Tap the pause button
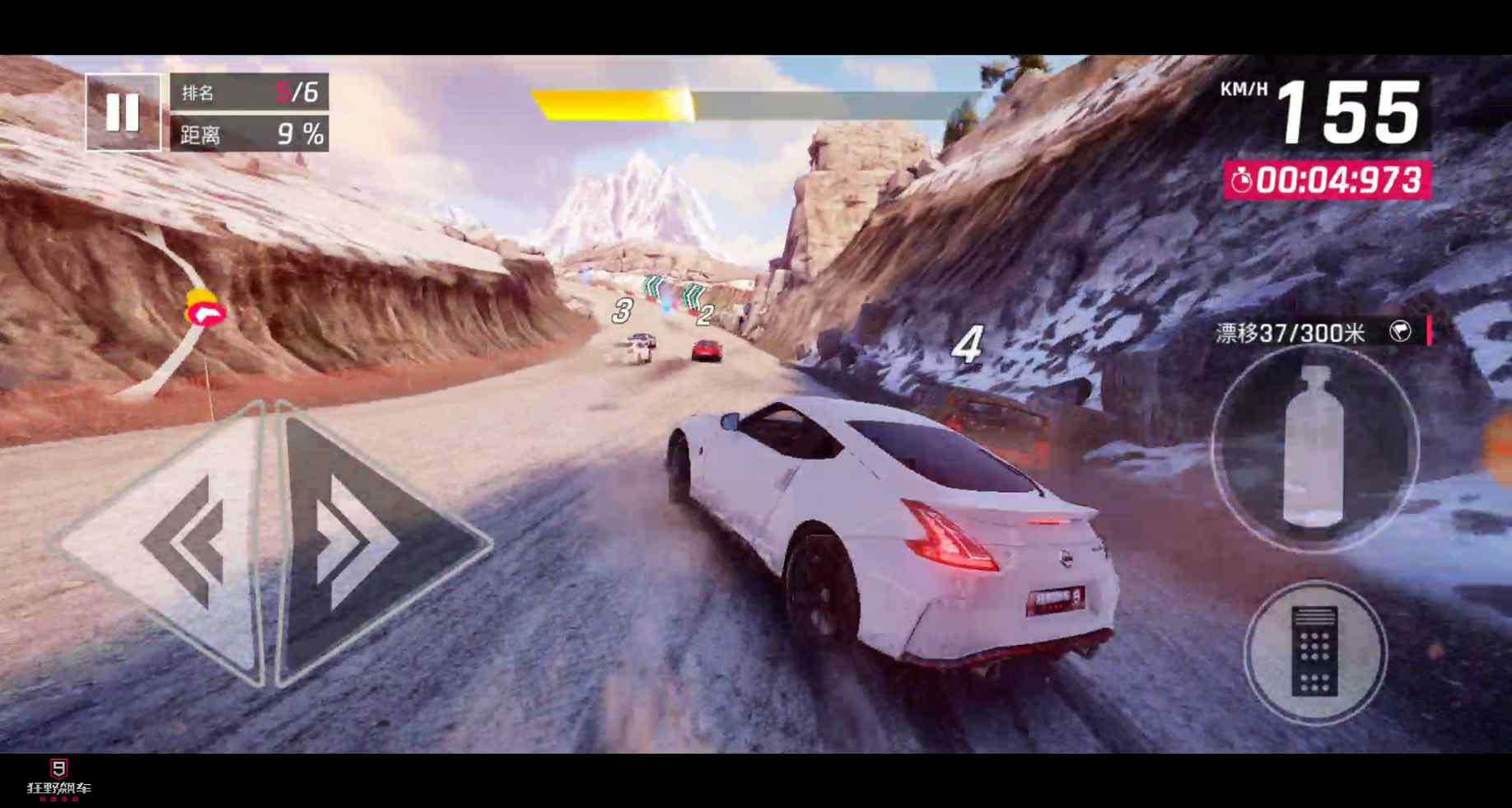This screenshot has height=808, width=1512. [124, 111]
